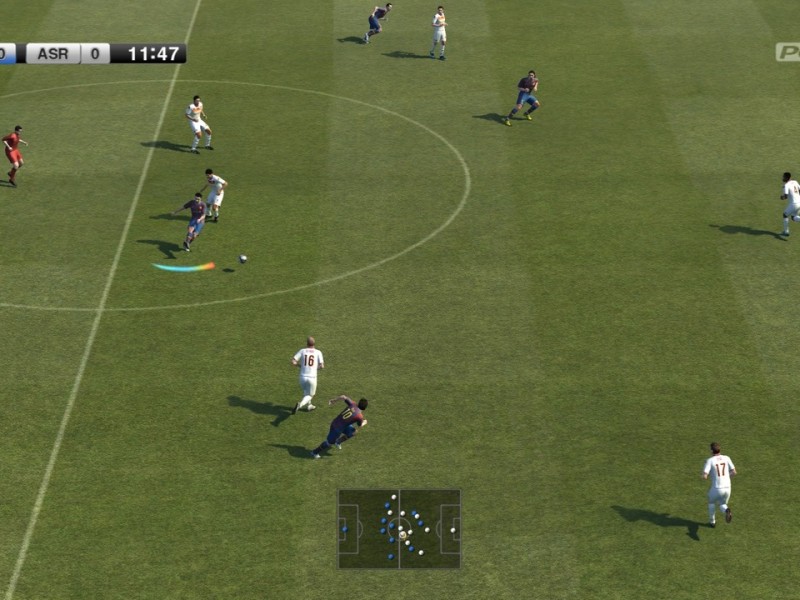
Task: Click the pitch radar minimap
Action: pos(399,529)
